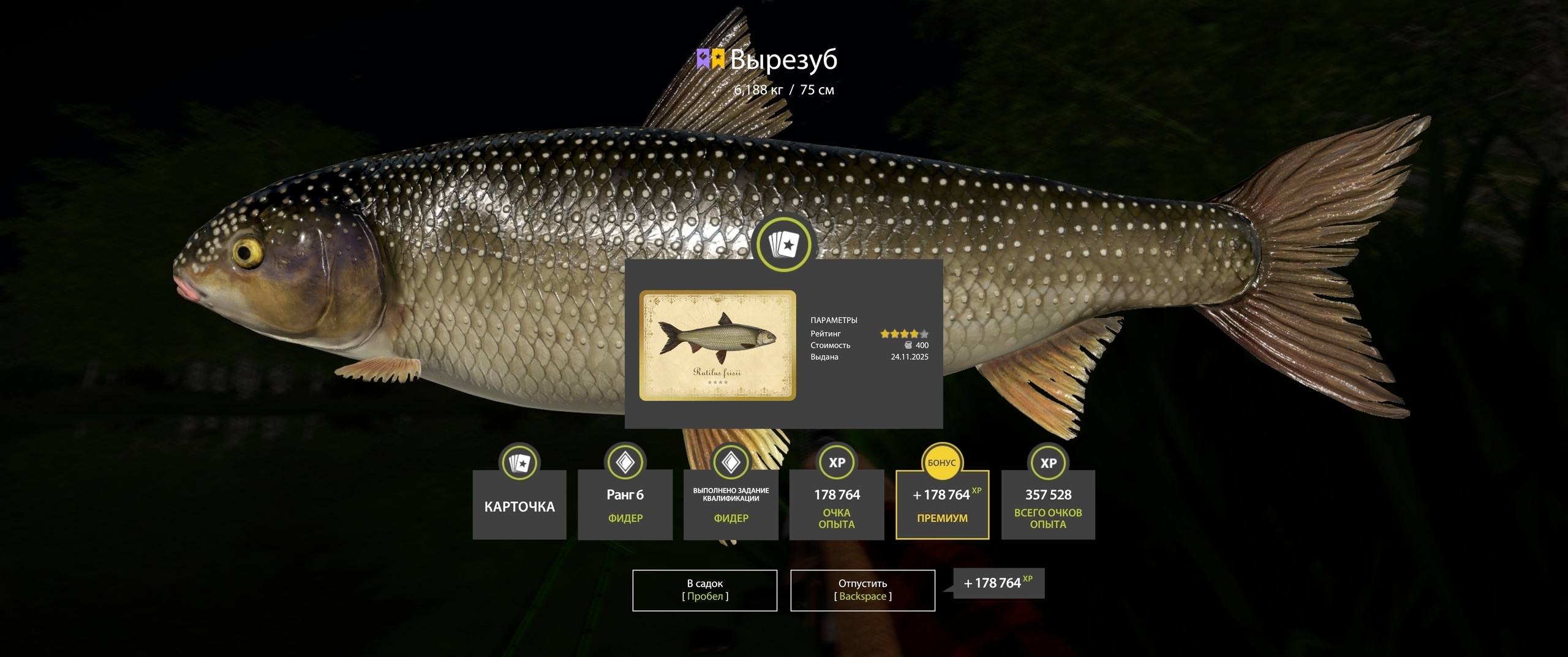Click the yellow БОНУС badge icon
The image size is (1568, 657).
(x=941, y=464)
